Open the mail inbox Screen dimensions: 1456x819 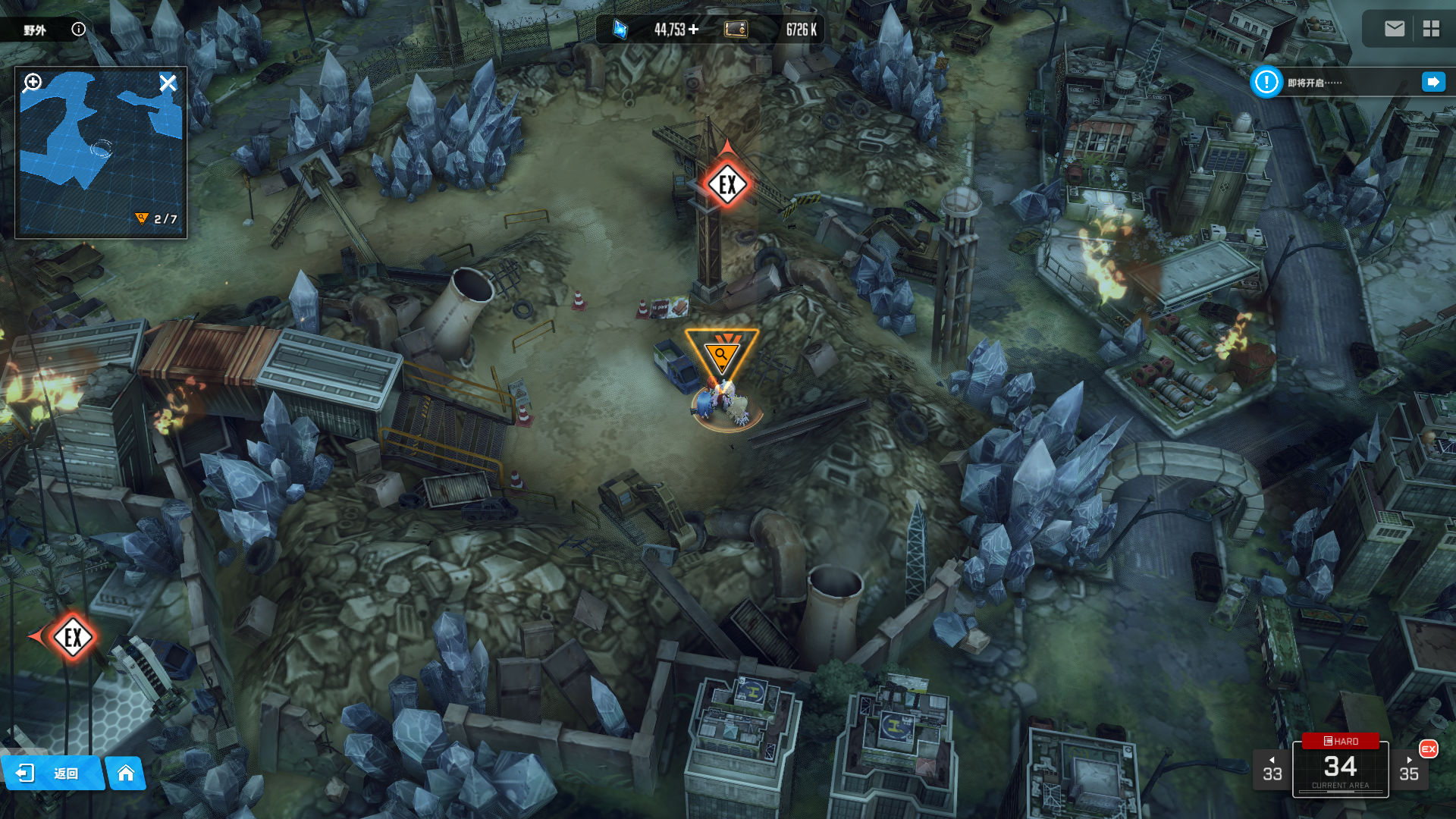pyautogui.click(x=1394, y=29)
